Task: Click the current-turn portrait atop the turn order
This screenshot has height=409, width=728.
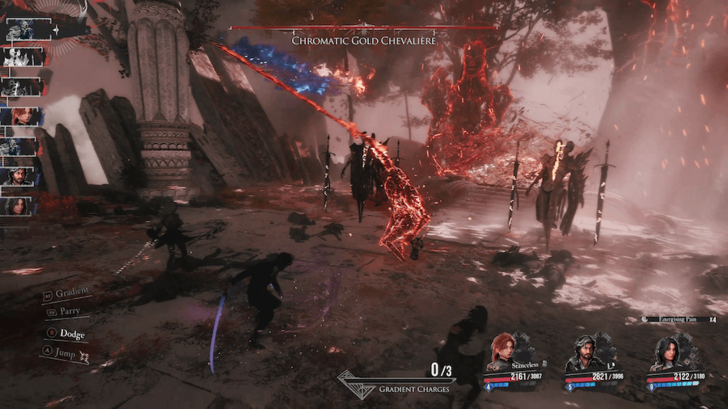Action: (x=22, y=30)
